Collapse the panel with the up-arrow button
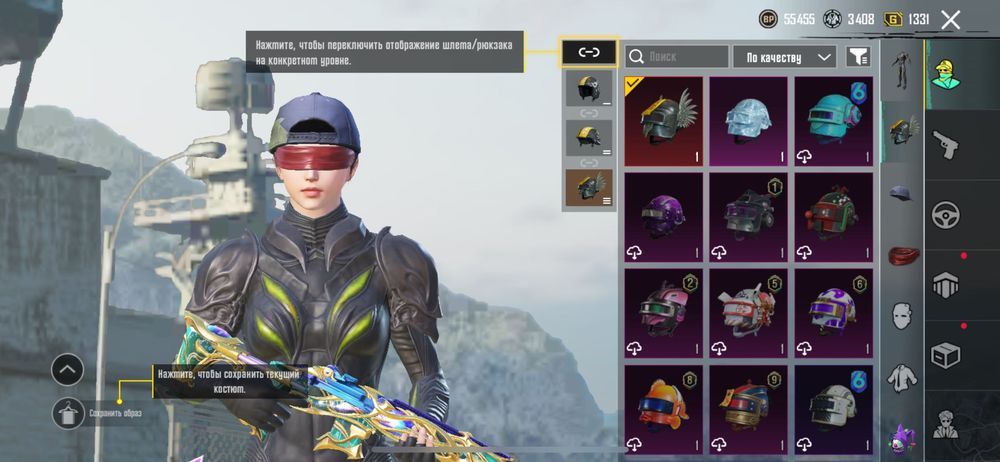 point(67,370)
